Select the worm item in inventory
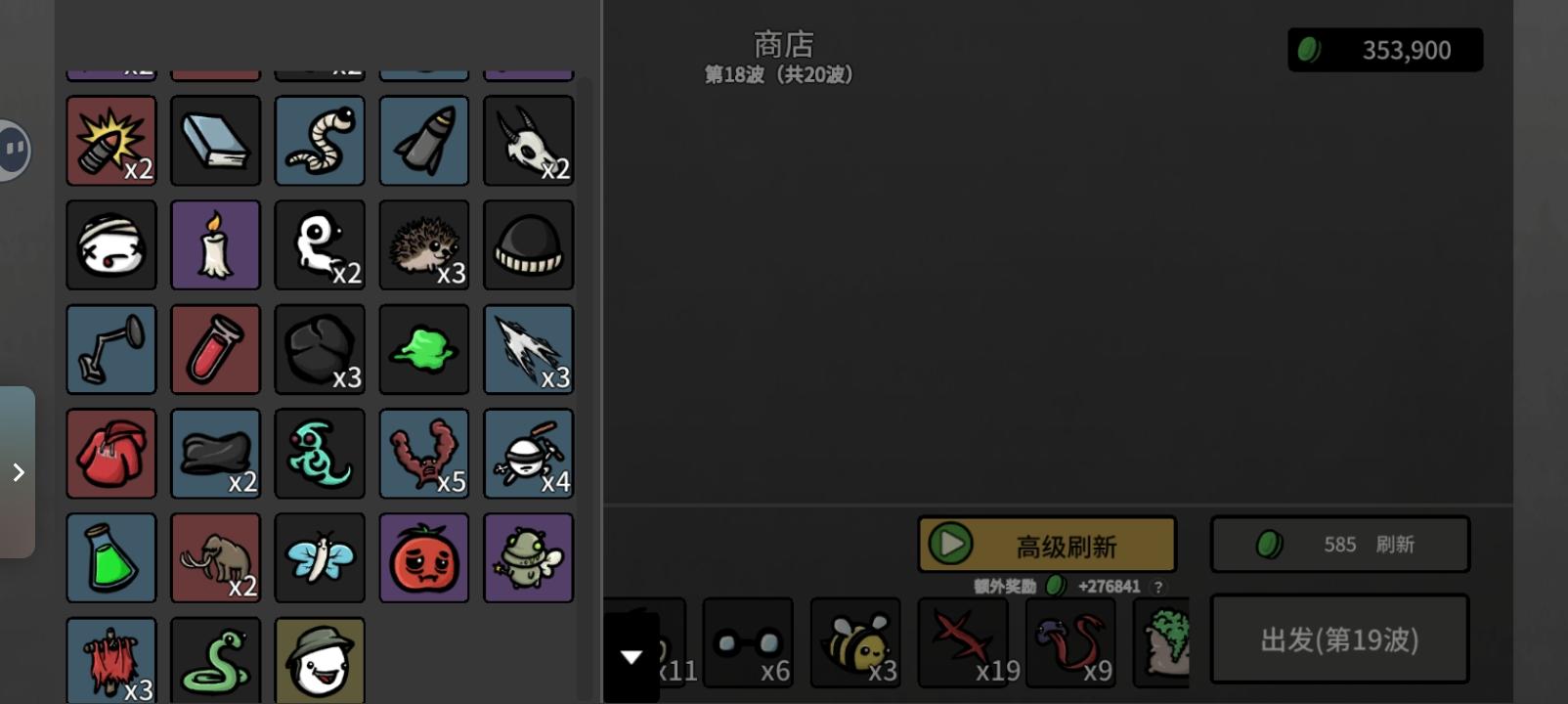The image size is (1568, 704). coord(320,140)
